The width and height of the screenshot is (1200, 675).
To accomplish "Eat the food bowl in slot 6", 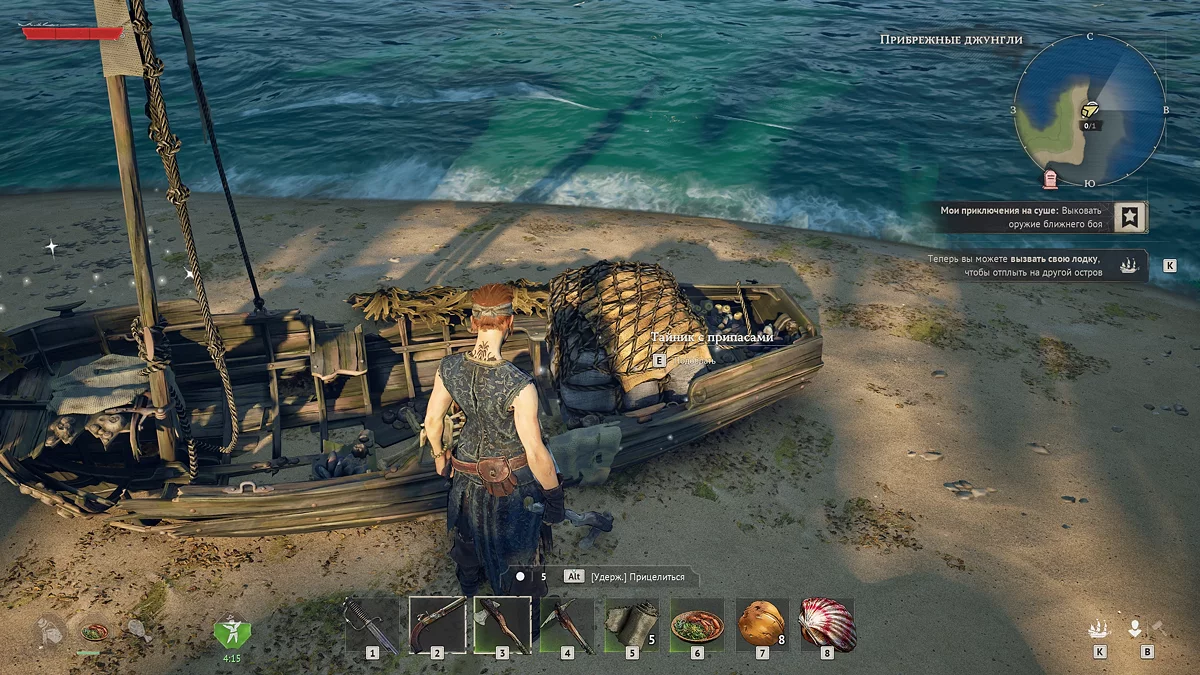I will (697, 625).
